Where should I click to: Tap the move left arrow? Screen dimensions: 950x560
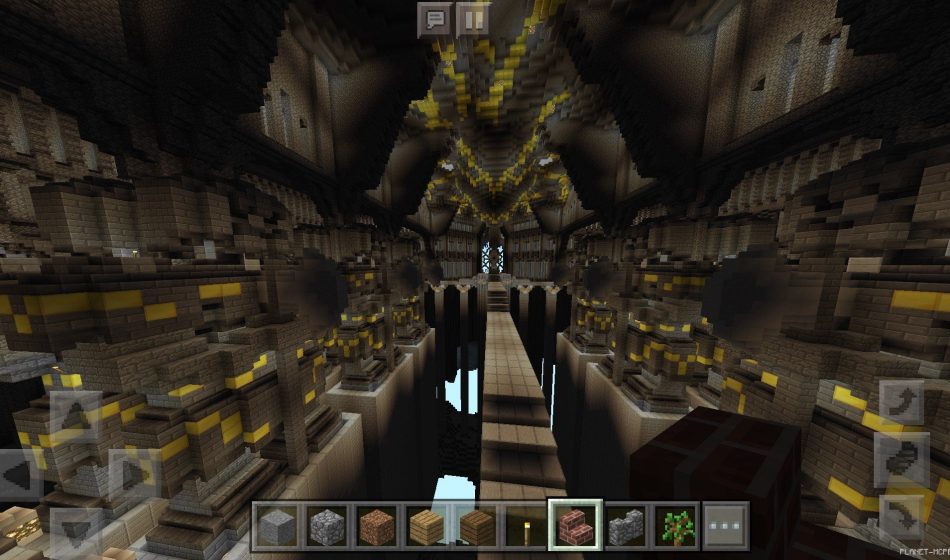(20, 475)
